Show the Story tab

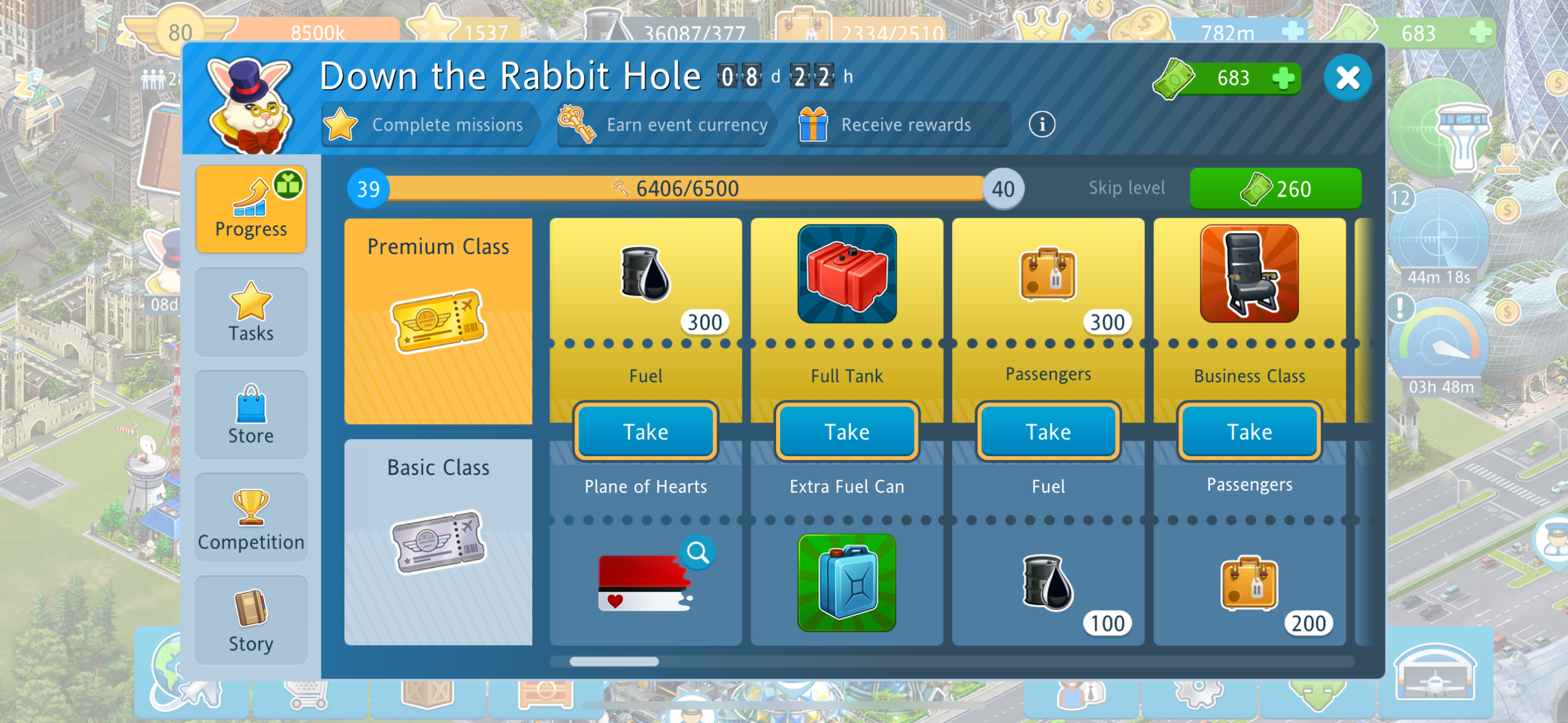251,621
